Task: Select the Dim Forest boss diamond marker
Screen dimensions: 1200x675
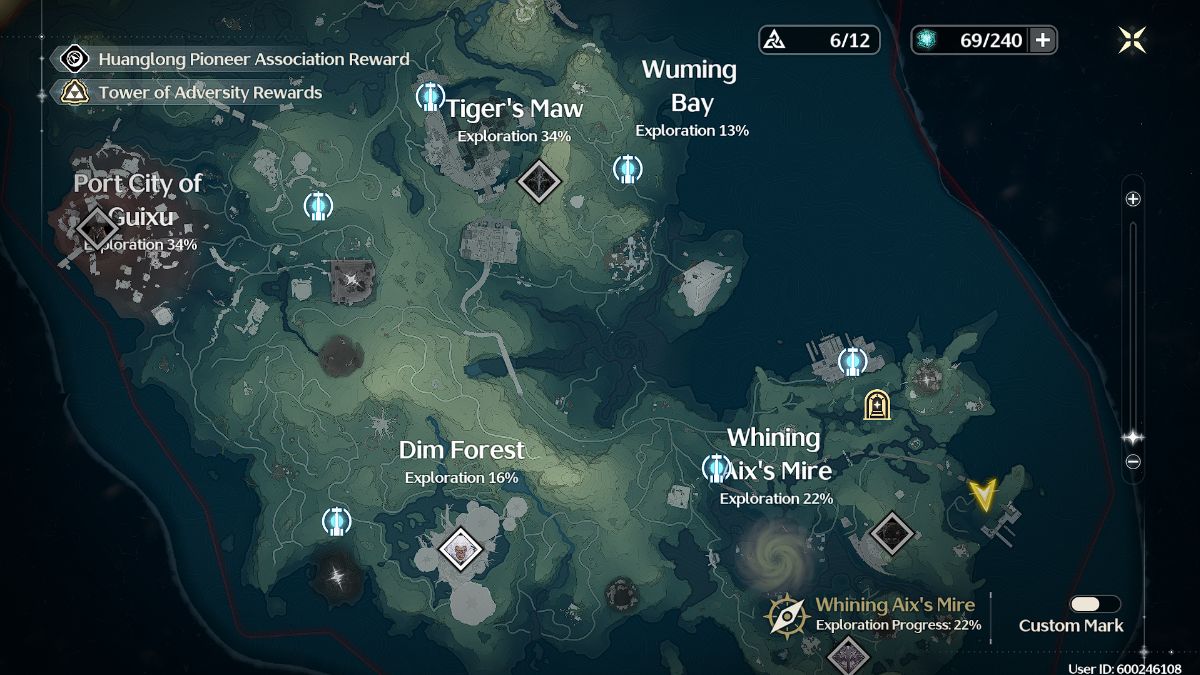Action: 461,548
